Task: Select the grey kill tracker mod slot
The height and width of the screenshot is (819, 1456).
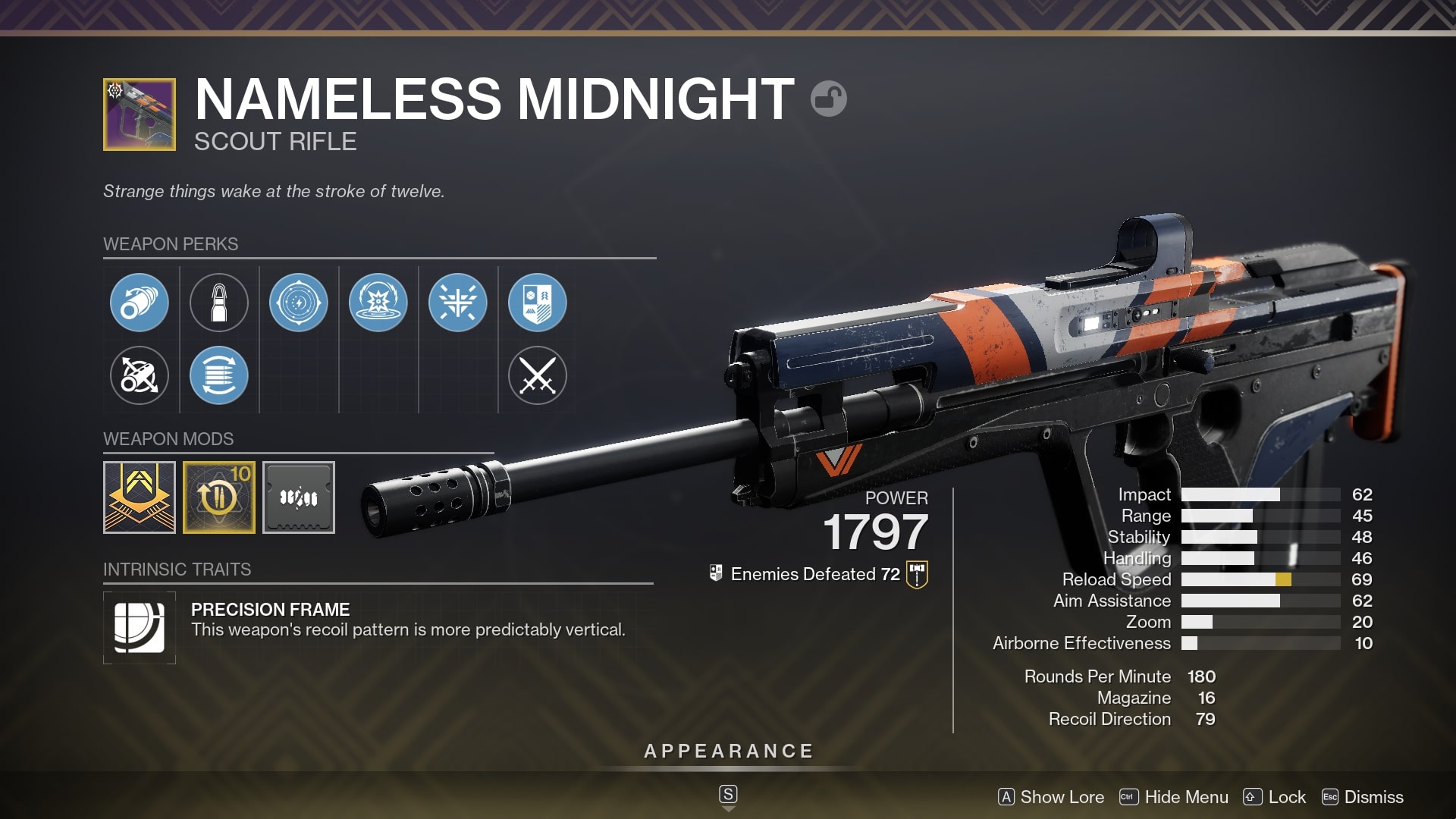Action: coord(299,497)
